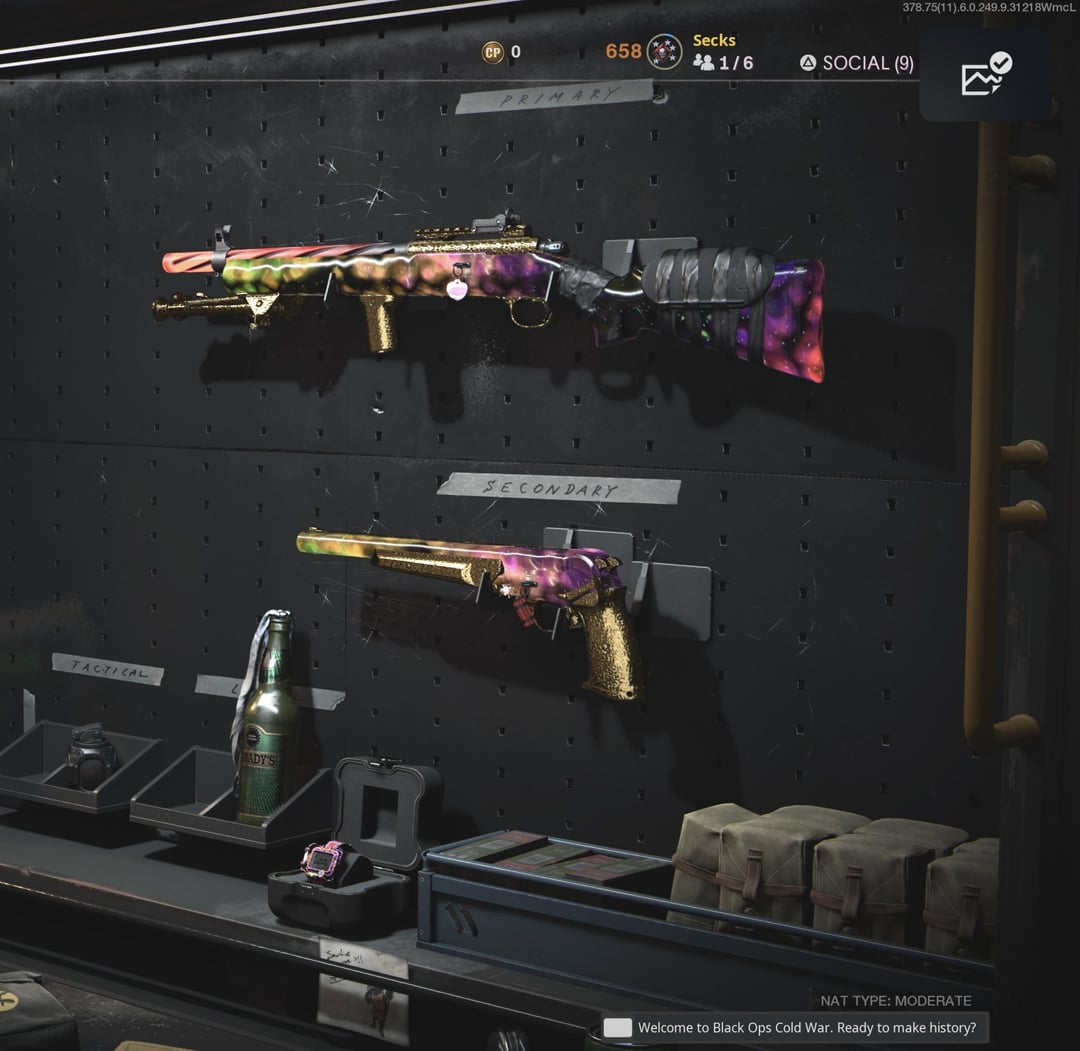The height and width of the screenshot is (1051, 1080).
Task: Pick the tactical equipment in the tray
Action: tap(91, 757)
